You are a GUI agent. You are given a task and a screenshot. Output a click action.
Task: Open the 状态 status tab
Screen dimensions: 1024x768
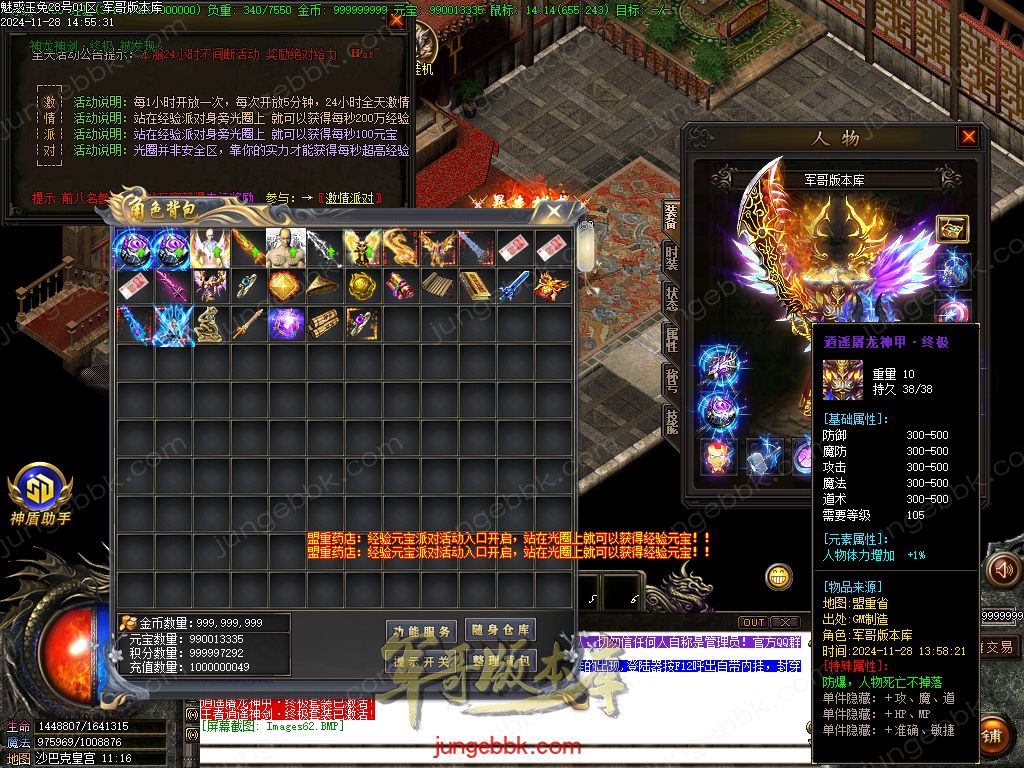click(671, 297)
